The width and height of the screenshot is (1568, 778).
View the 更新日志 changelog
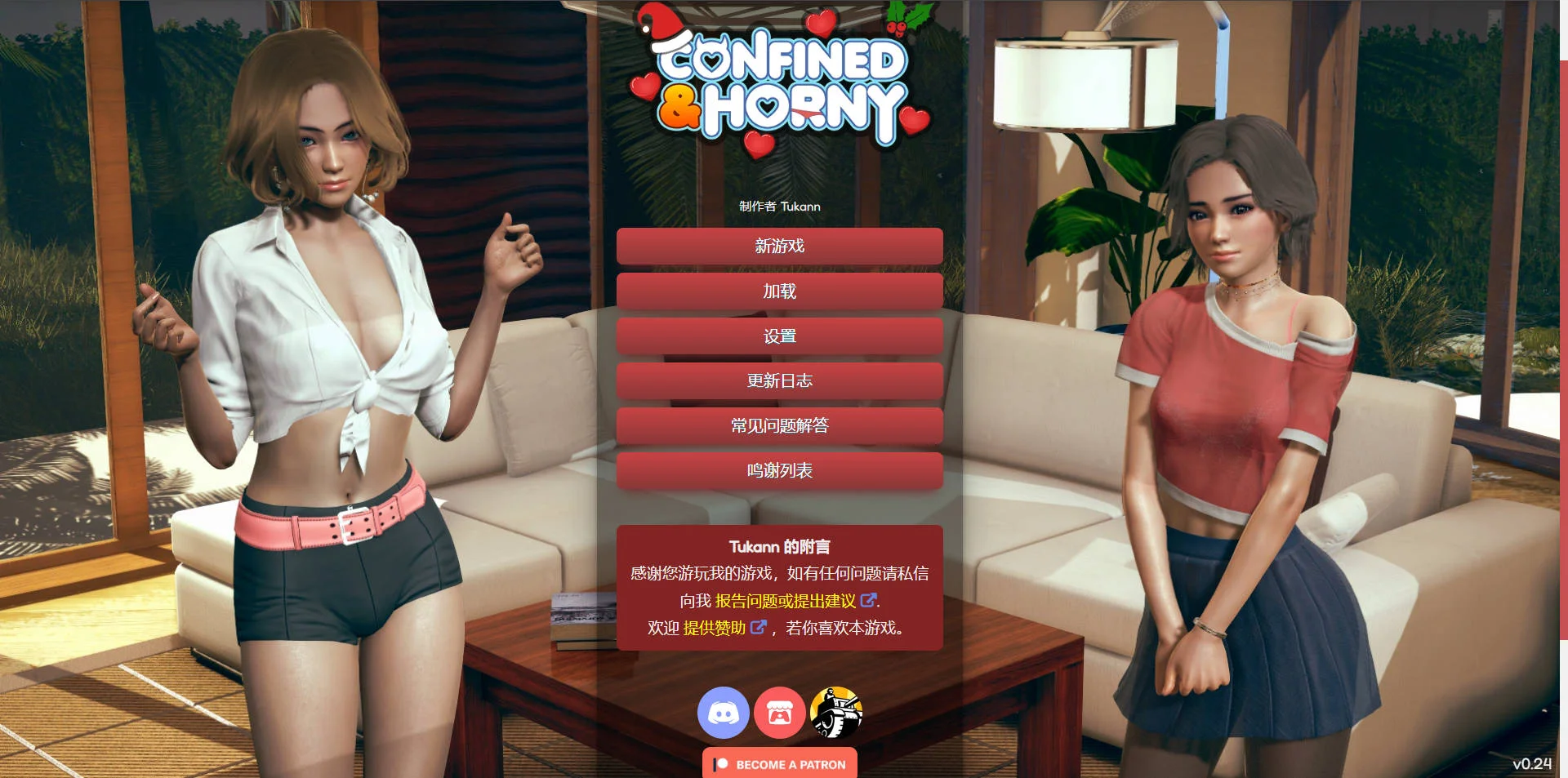[x=780, y=380]
